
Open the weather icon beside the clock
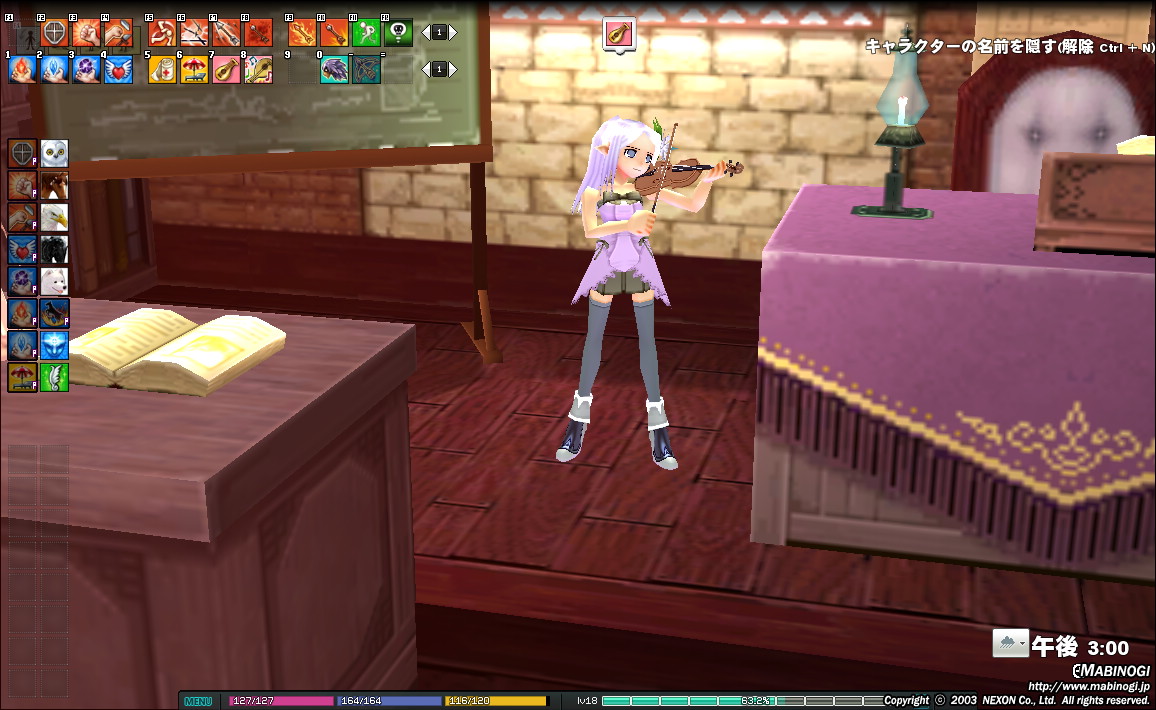click(1010, 643)
